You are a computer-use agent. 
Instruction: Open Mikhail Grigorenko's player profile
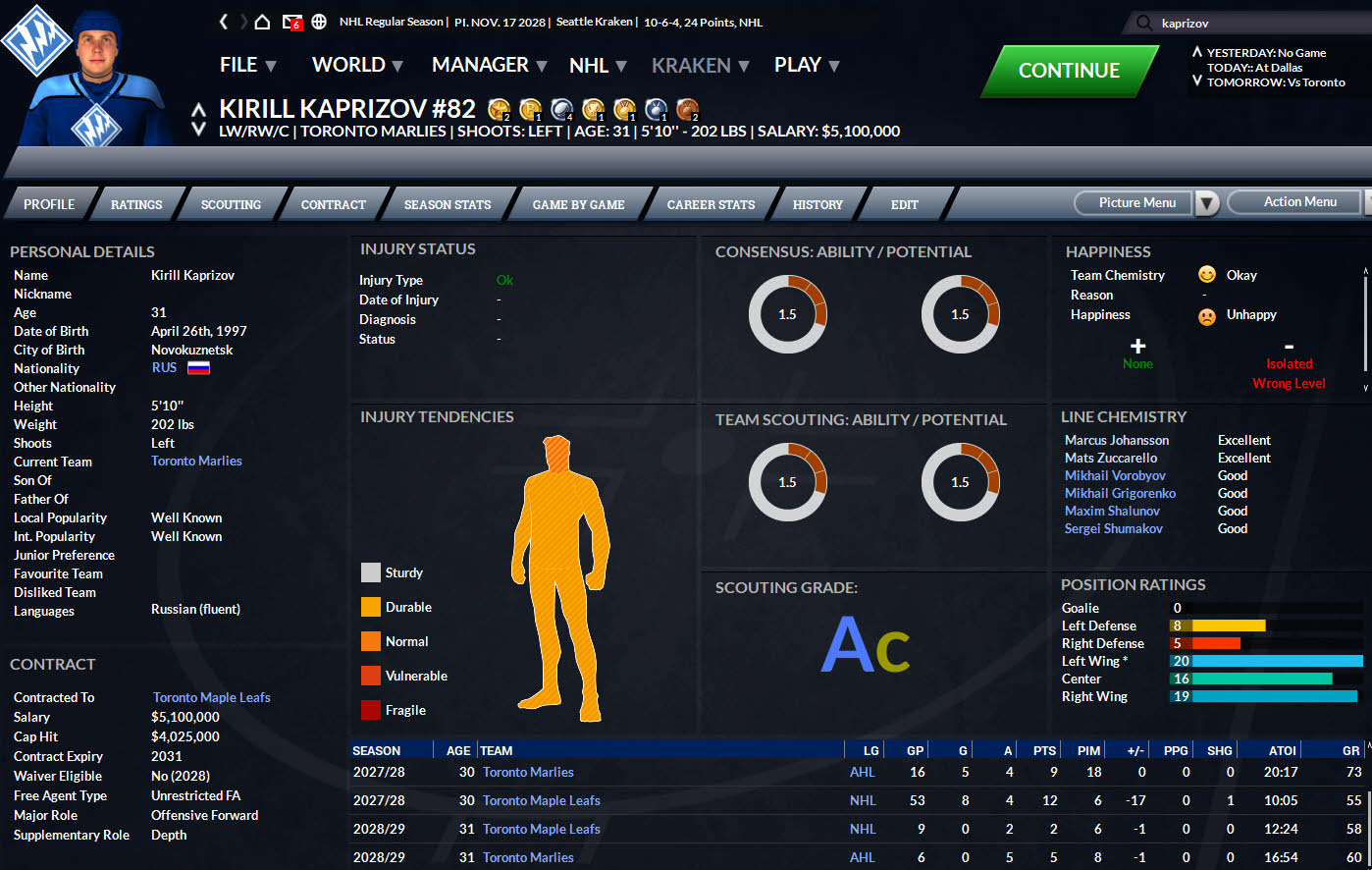pos(1120,493)
